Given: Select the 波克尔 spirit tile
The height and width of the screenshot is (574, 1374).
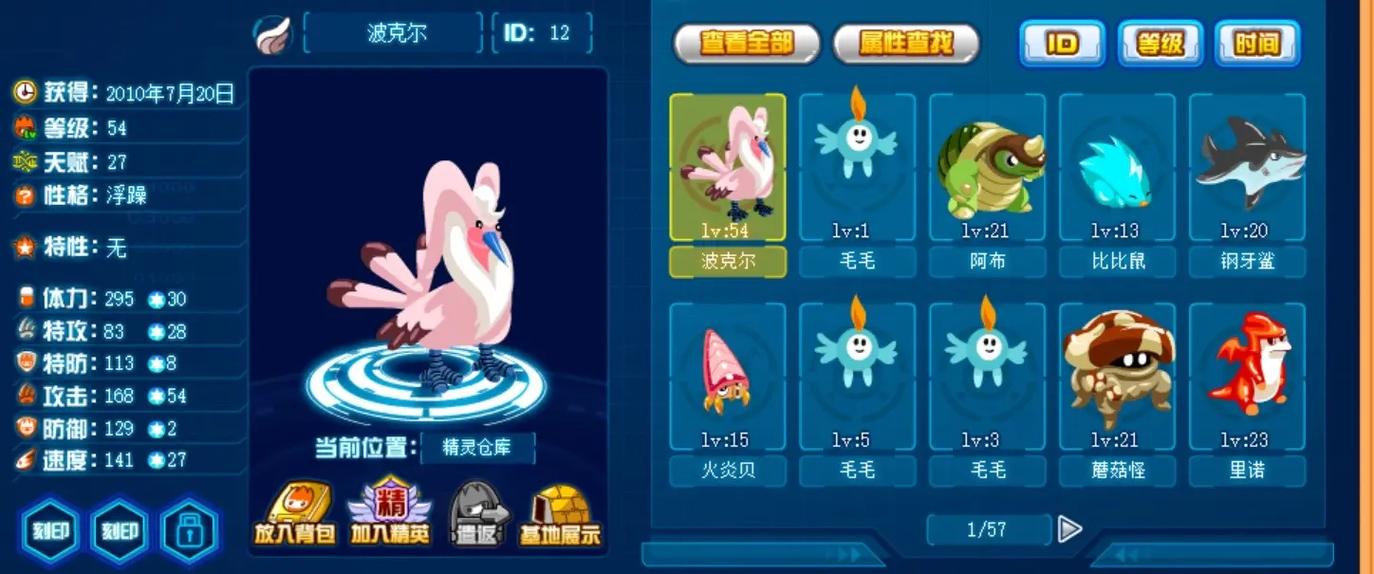Looking at the screenshot, I should [x=727, y=168].
